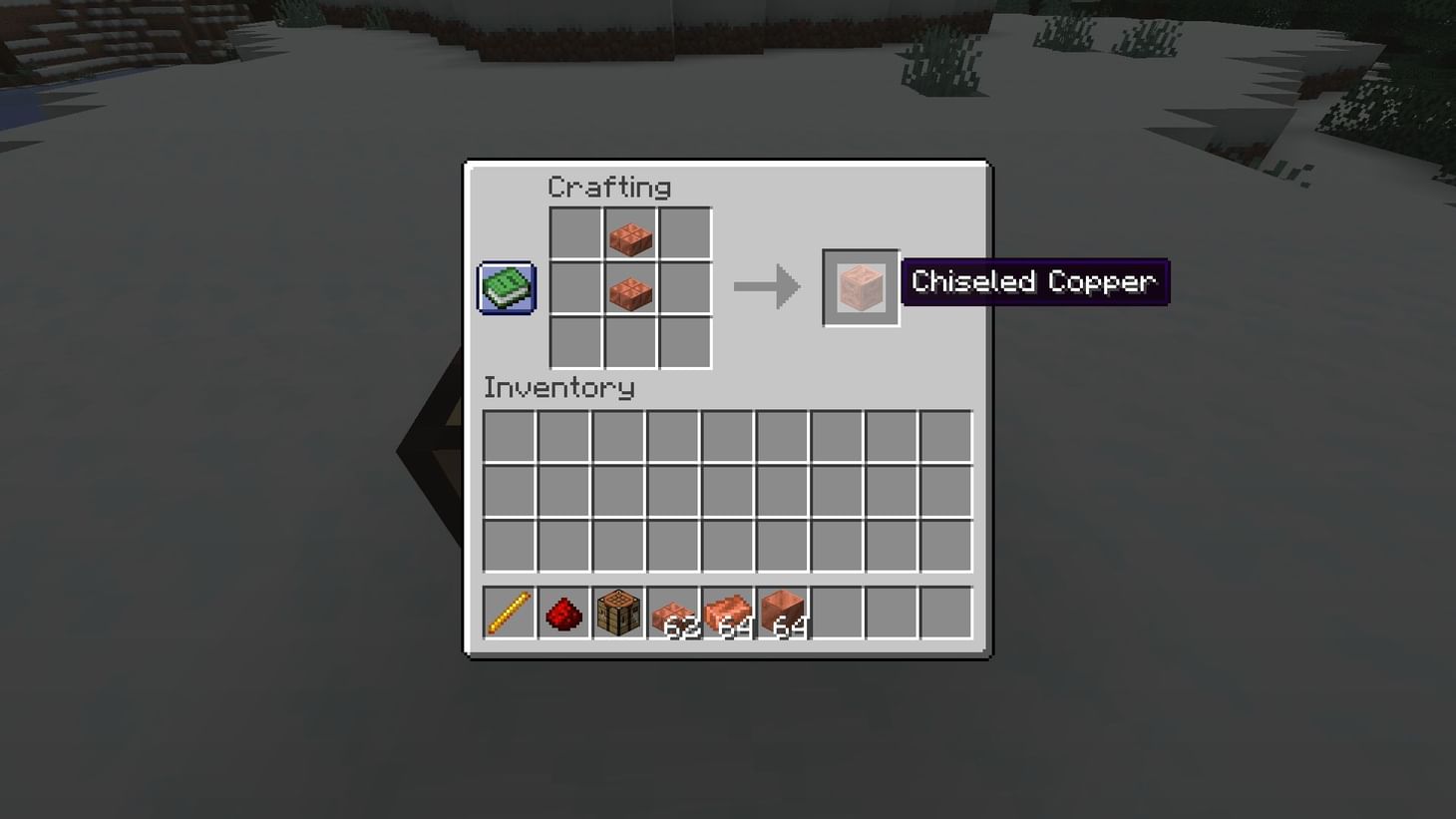Click the Inventory heading text
Viewport: 1456px width, 819px height.
pyautogui.click(x=558, y=388)
